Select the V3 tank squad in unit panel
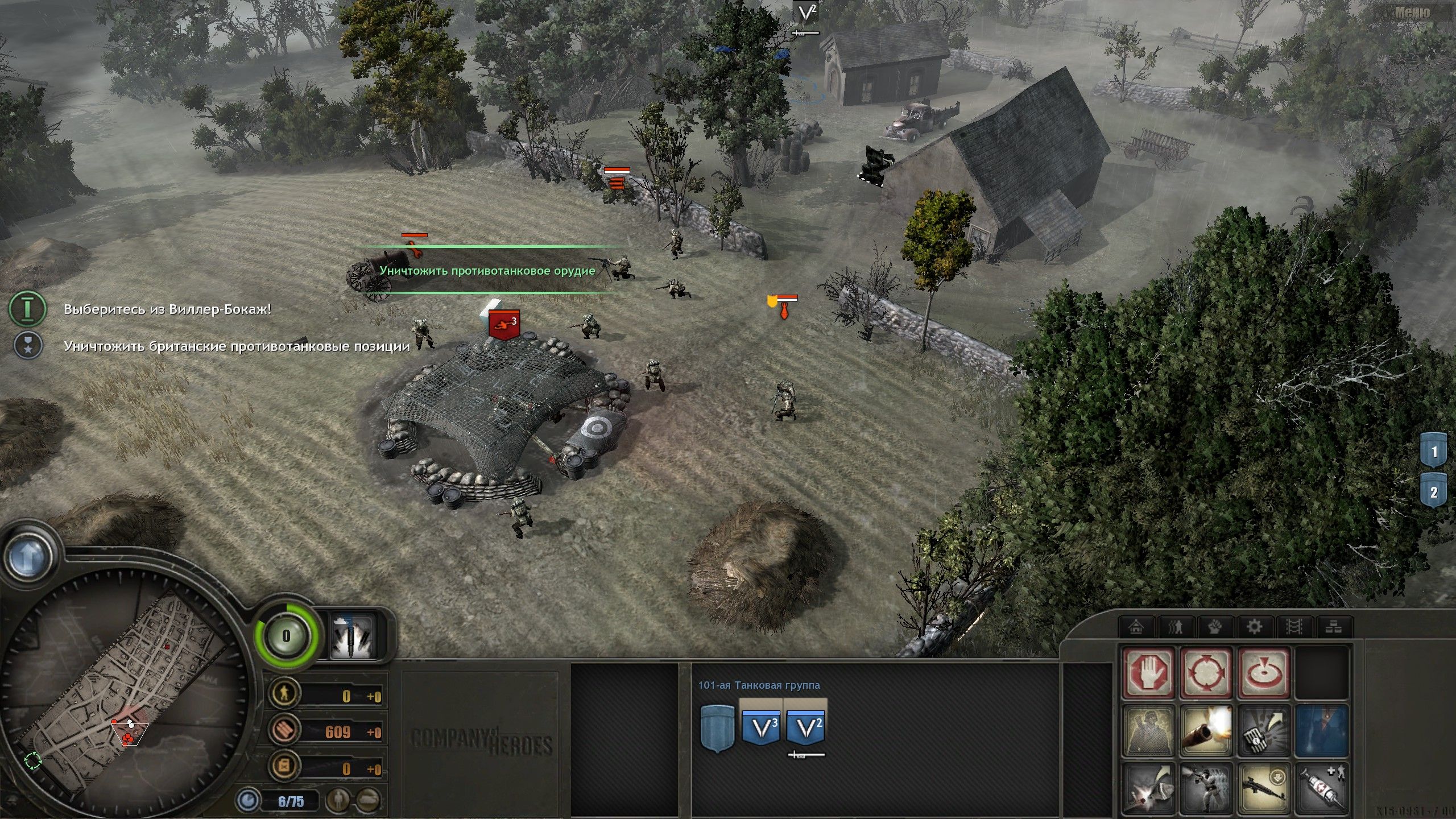The width and height of the screenshot is (1456, 819). click(760, 727)
